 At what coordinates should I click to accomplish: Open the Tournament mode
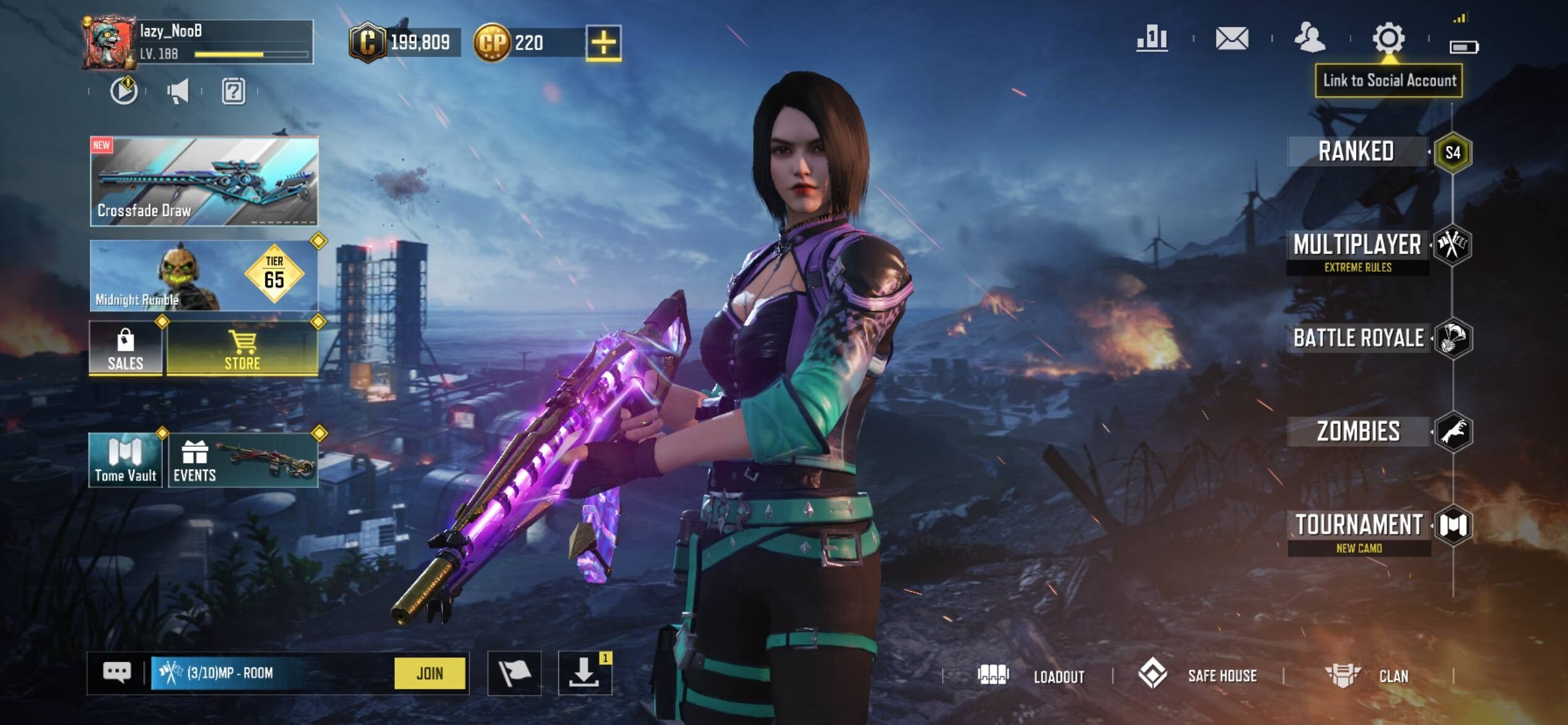pos(1359,525)
